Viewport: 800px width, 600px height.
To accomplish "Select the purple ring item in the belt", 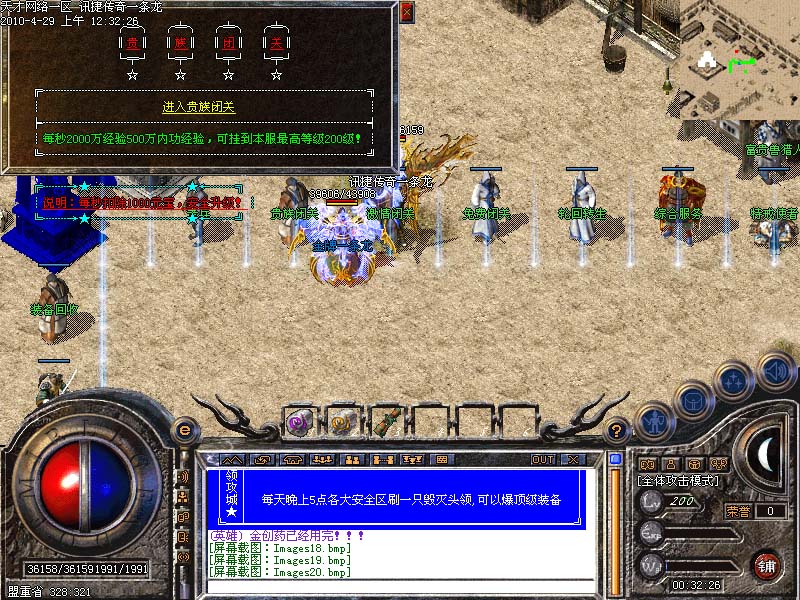I will (x=299, y=422).
